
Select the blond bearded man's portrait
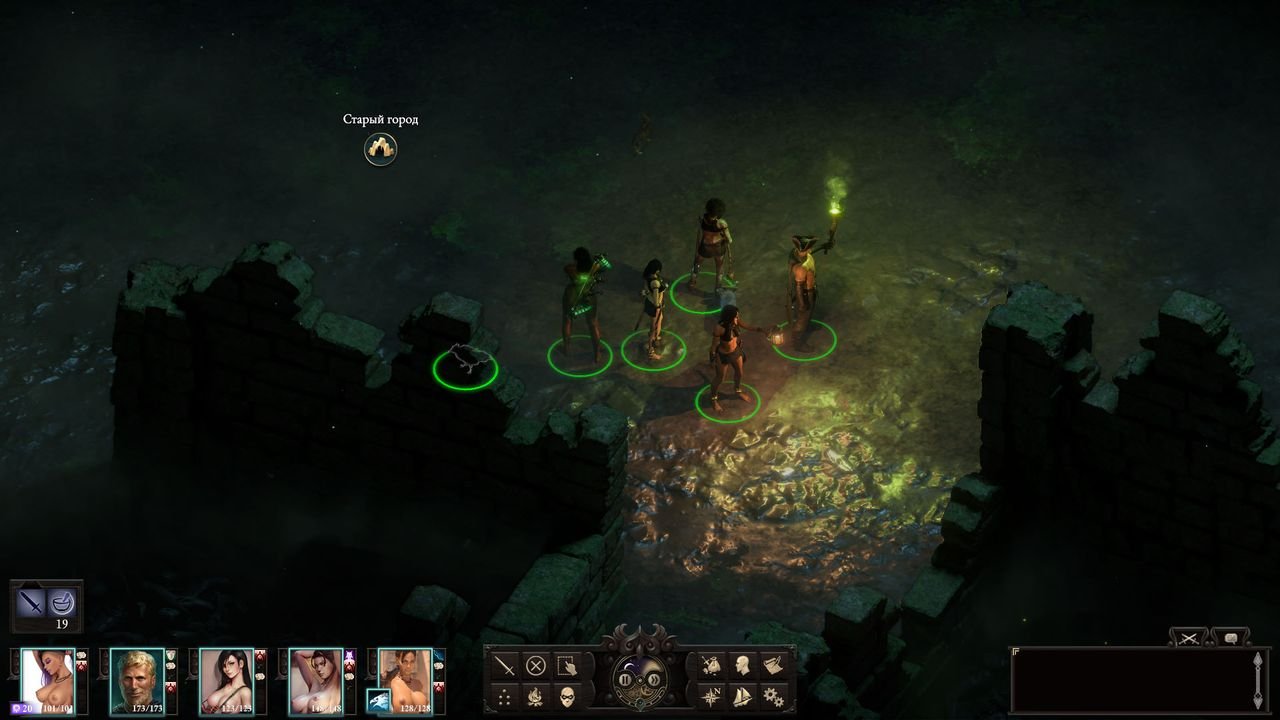click(137, 675)
